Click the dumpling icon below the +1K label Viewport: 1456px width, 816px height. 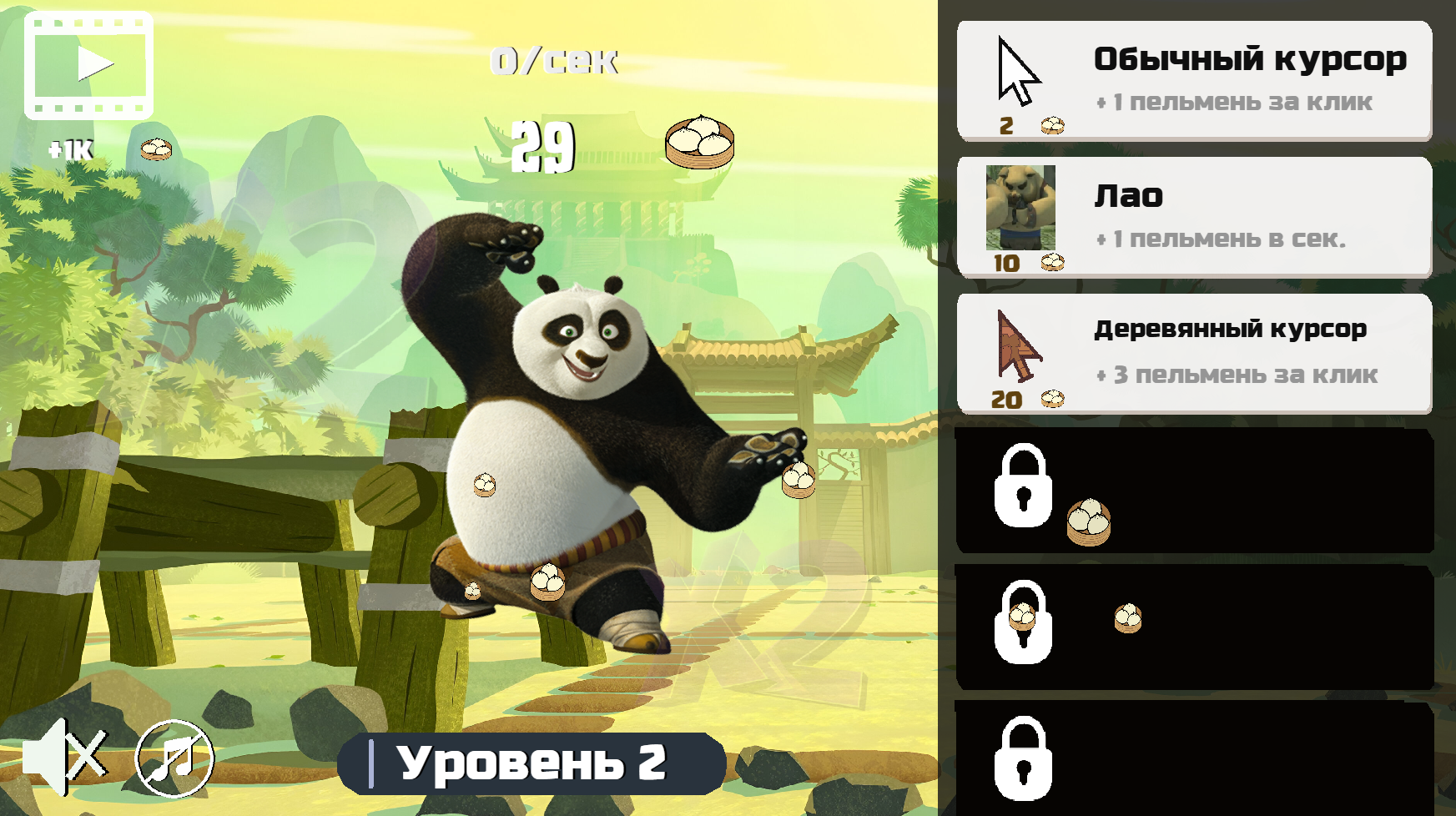click(155, 148)
